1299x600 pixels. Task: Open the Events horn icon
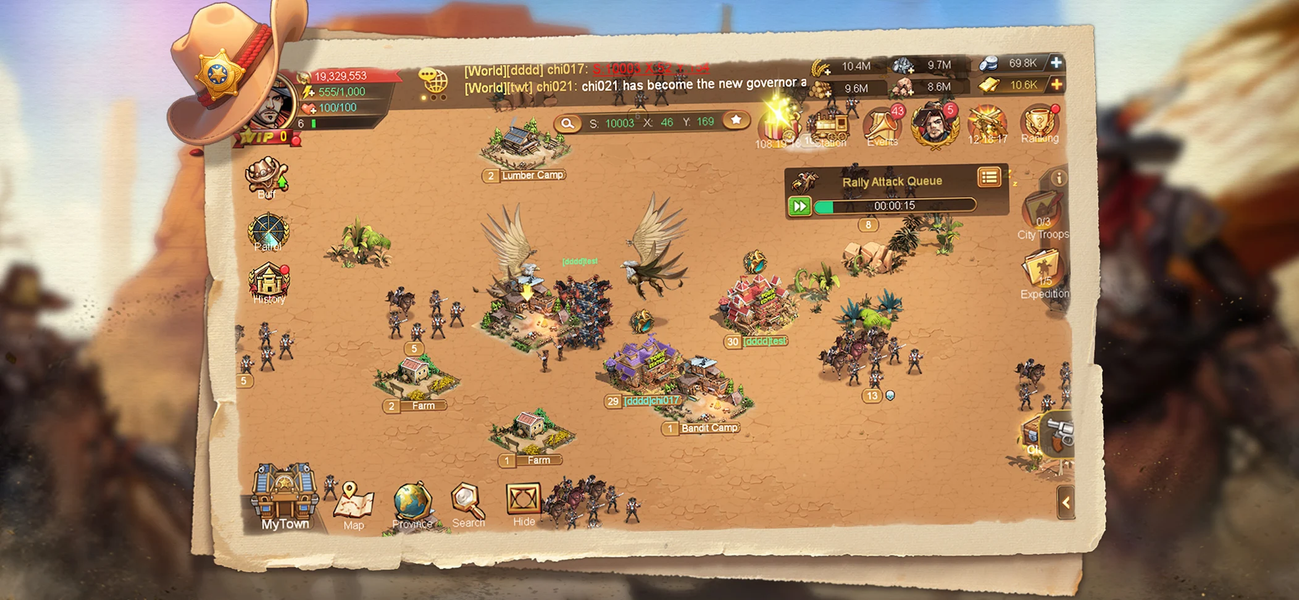[881, 126]
